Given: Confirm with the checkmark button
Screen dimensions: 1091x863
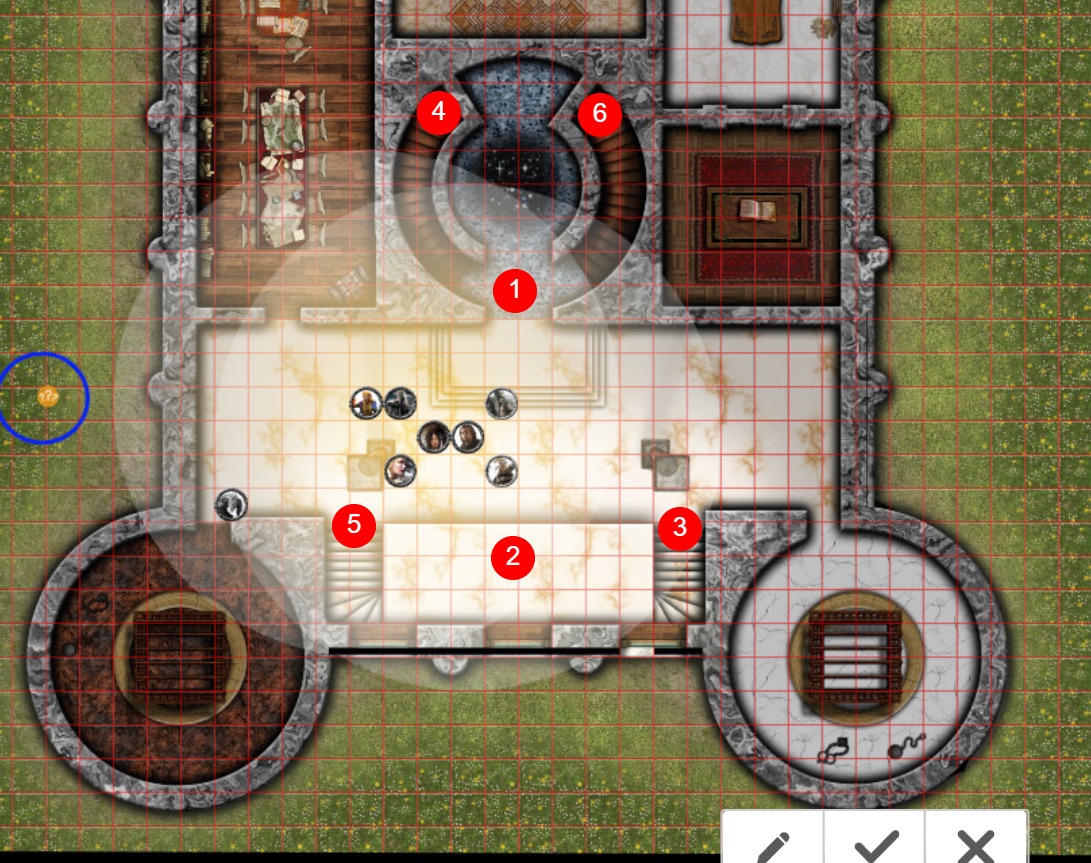Looking at the screenshot, I should tap(875, 843).
